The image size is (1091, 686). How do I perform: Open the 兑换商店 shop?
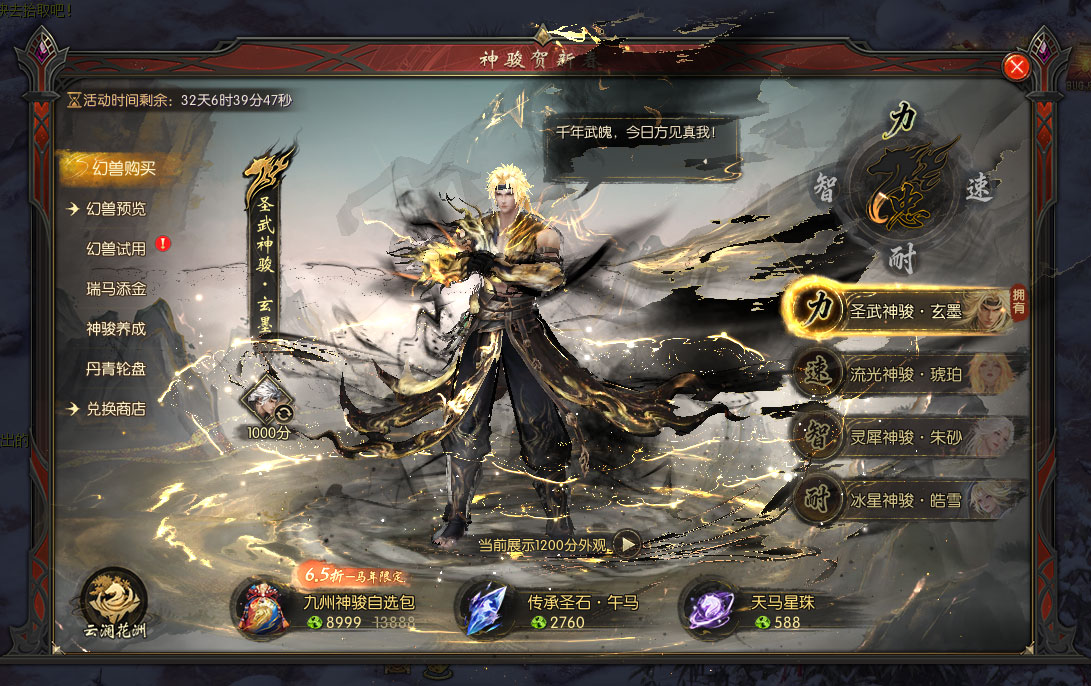pos(116,408)
